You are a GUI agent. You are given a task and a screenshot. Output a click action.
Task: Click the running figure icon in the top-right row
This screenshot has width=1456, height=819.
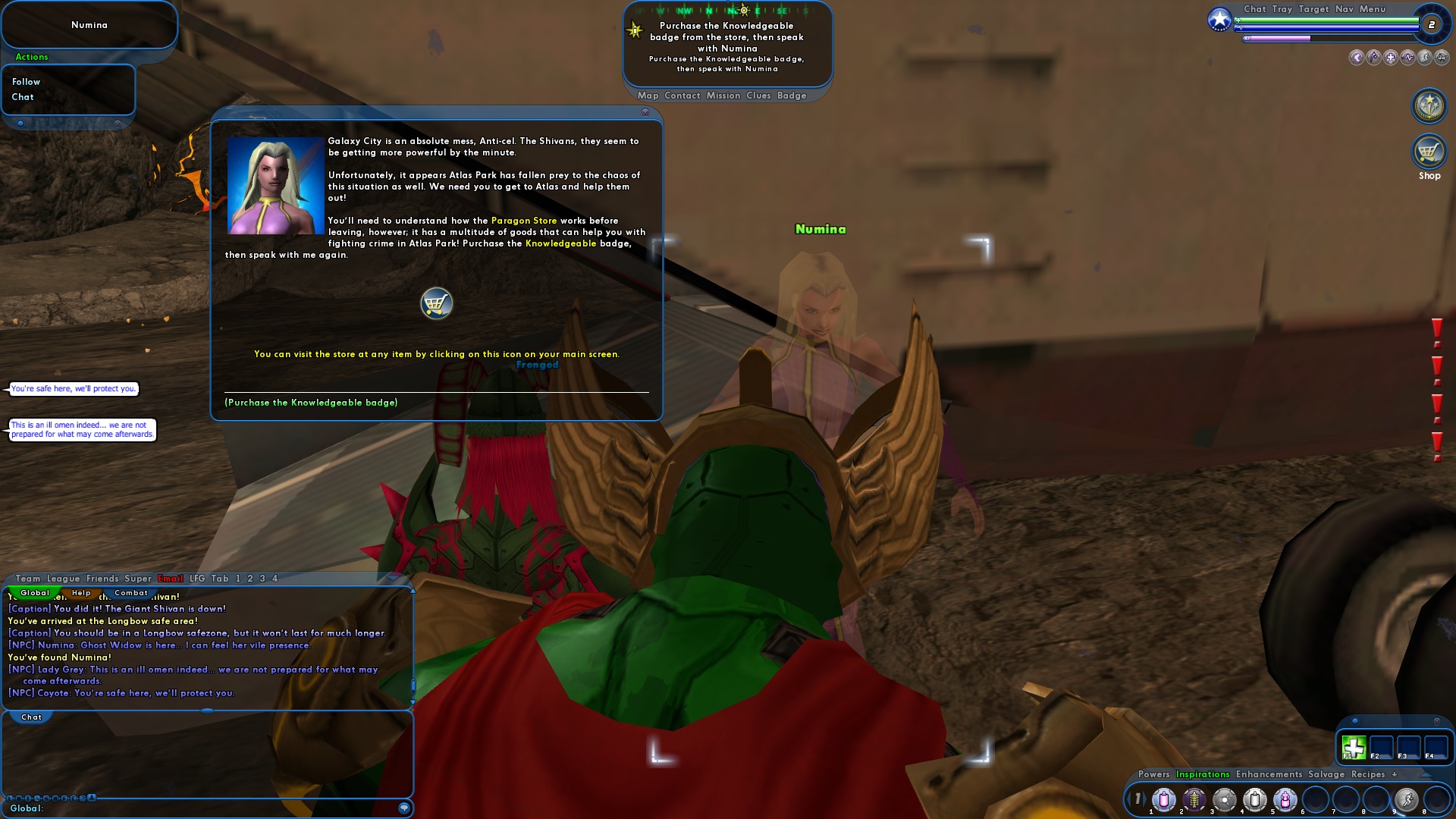[x=1425, y=58]
